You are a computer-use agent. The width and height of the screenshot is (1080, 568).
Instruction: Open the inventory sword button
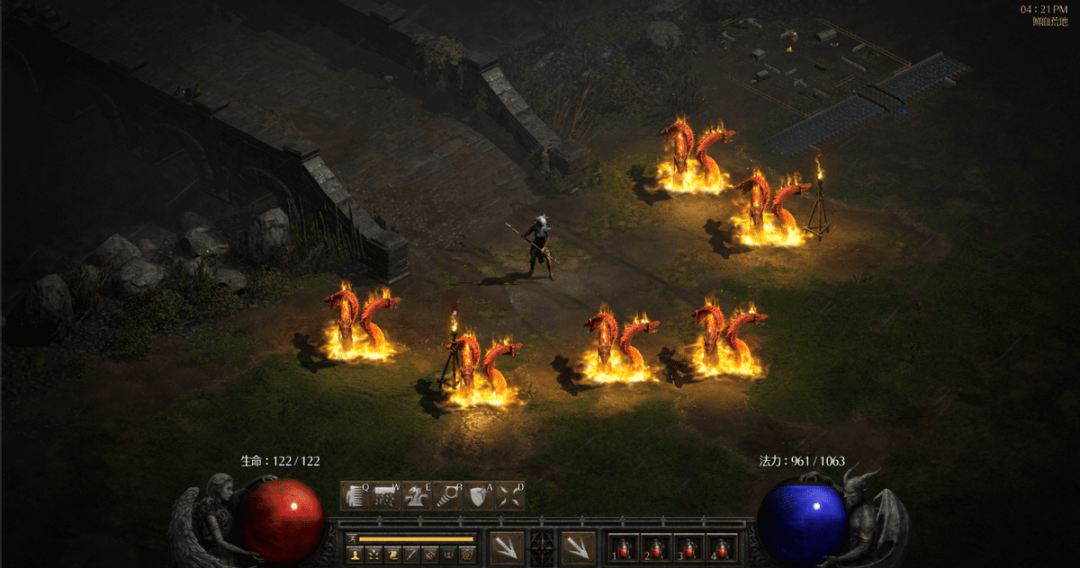[x=411, y=553]
